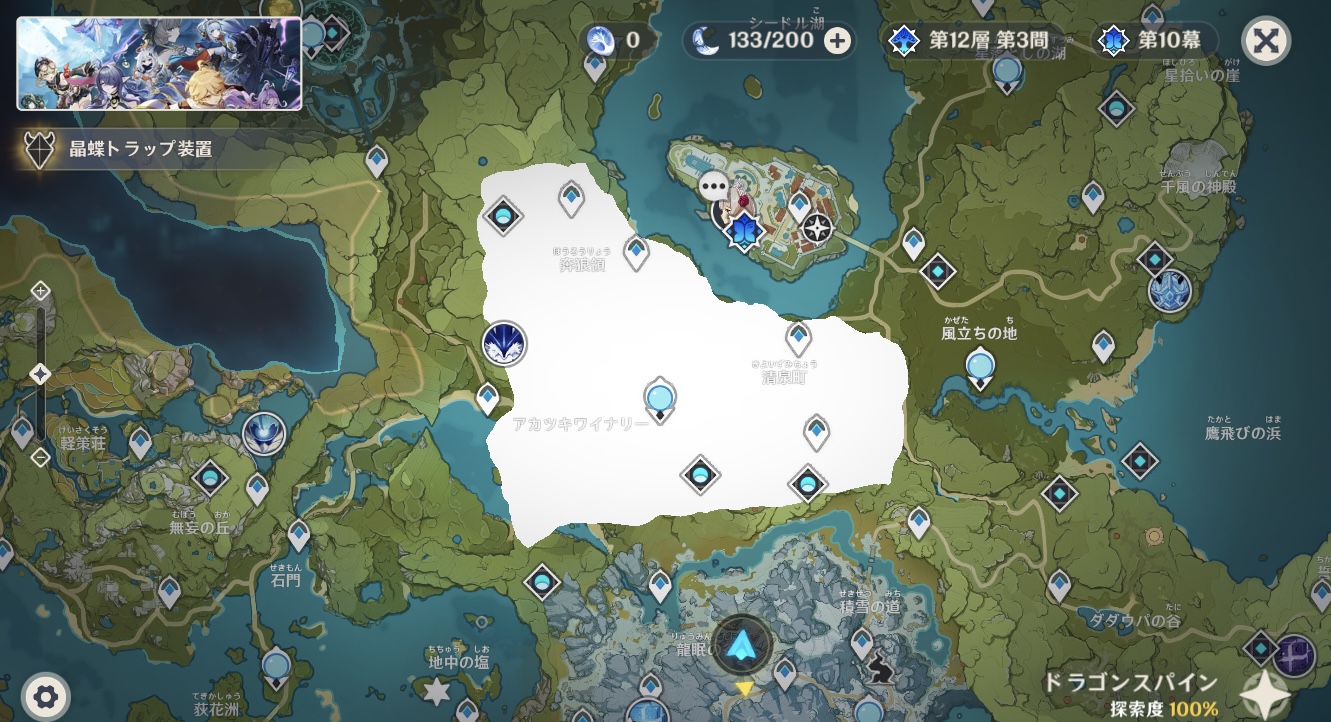Select the domain marker near 軽策荘
This screenshot has width=1331, height=722.
(264, 434)
